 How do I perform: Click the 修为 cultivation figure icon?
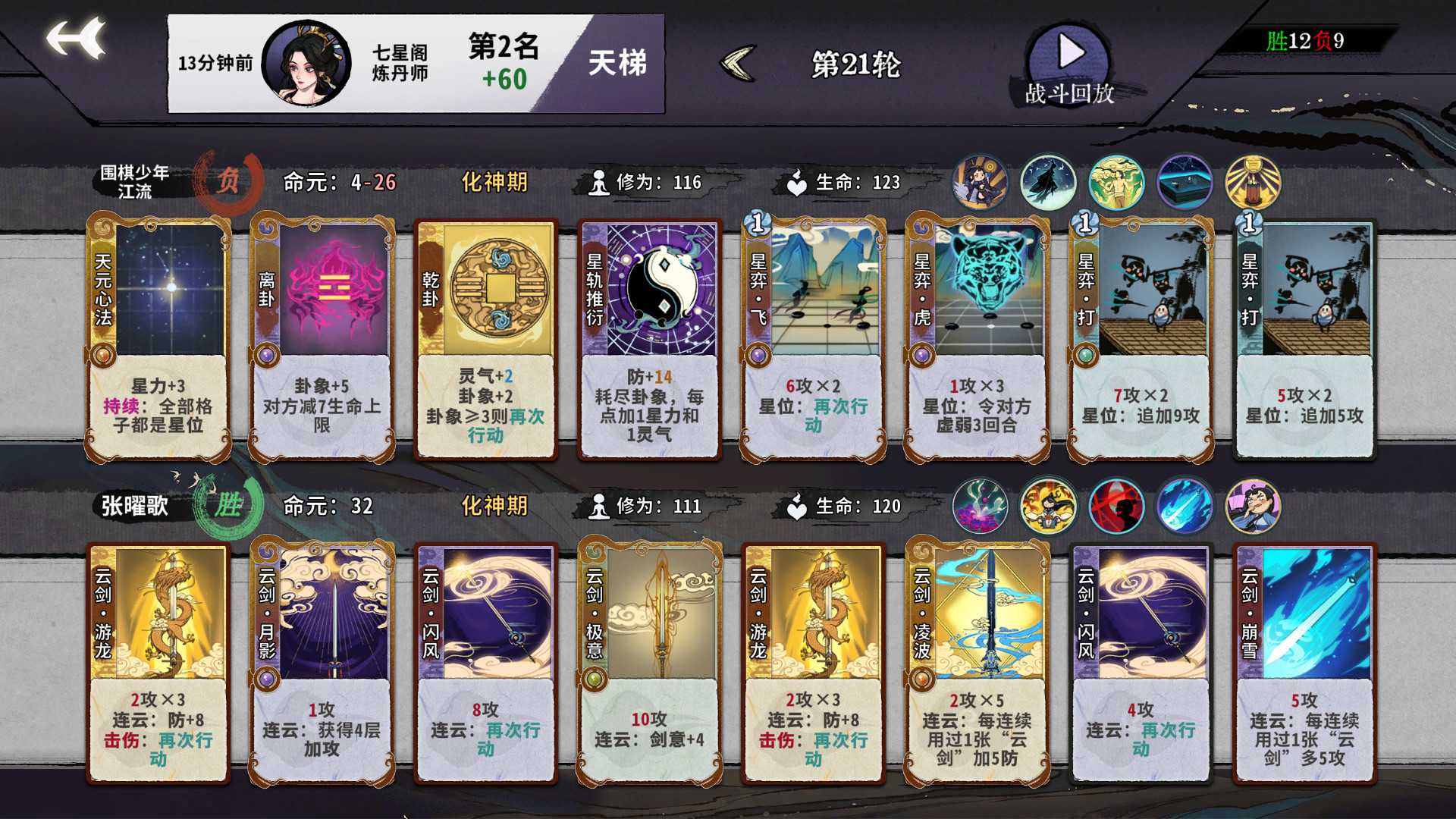pyautogui.click(x=599, y=182)
